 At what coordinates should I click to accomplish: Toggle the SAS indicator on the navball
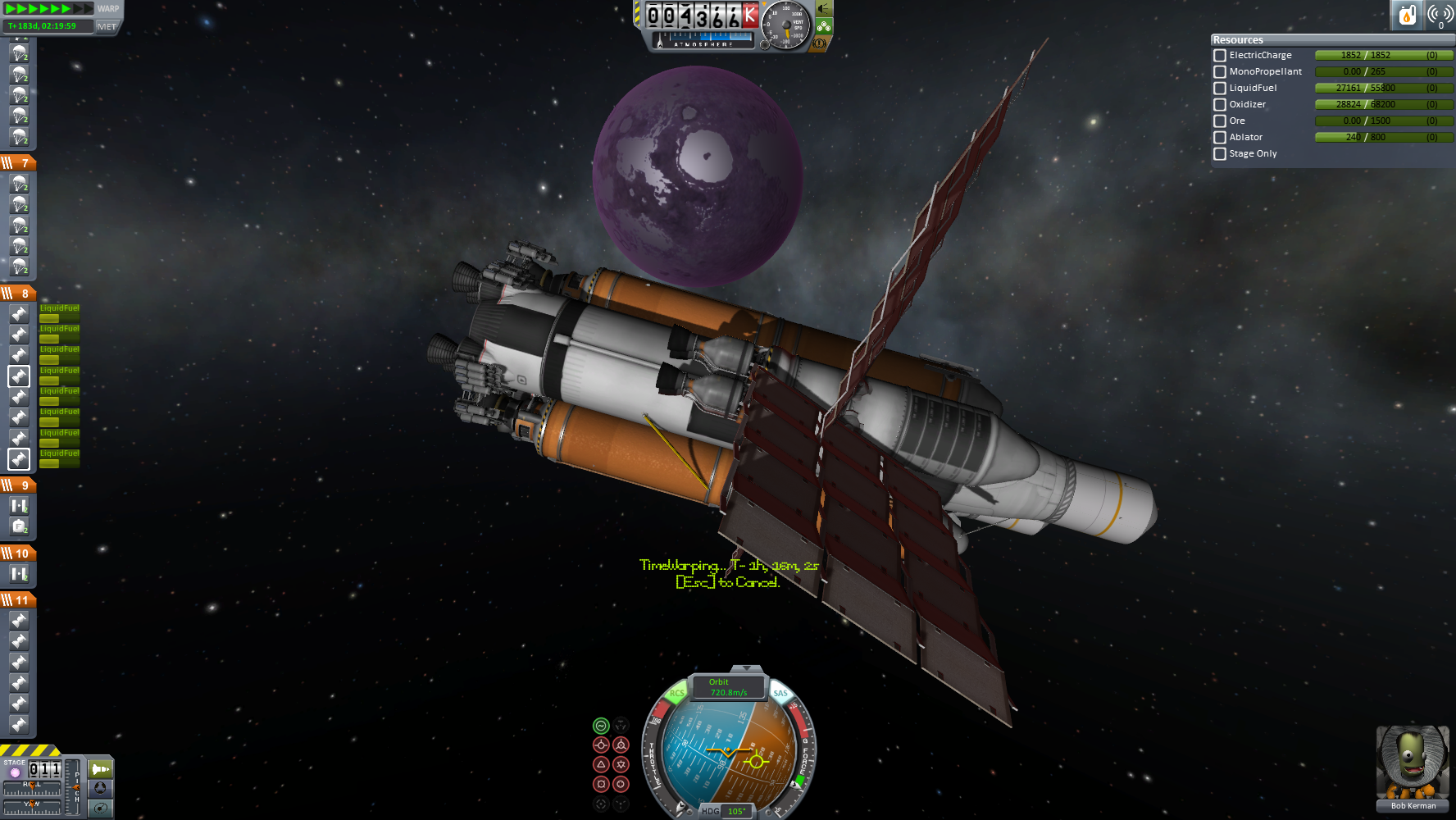(x=780, y=694)
